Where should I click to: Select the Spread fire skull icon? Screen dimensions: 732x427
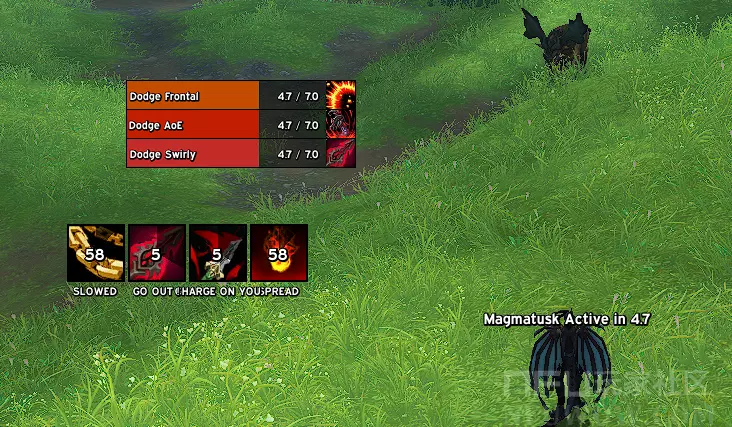(279, 253)
